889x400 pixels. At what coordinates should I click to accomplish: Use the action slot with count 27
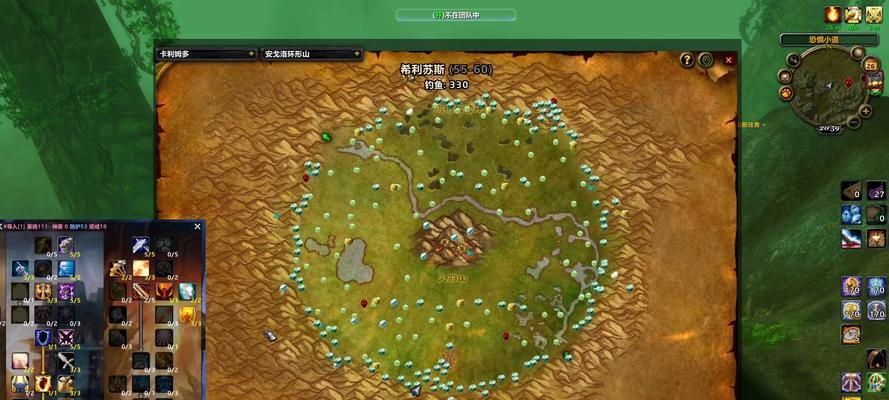876,191
